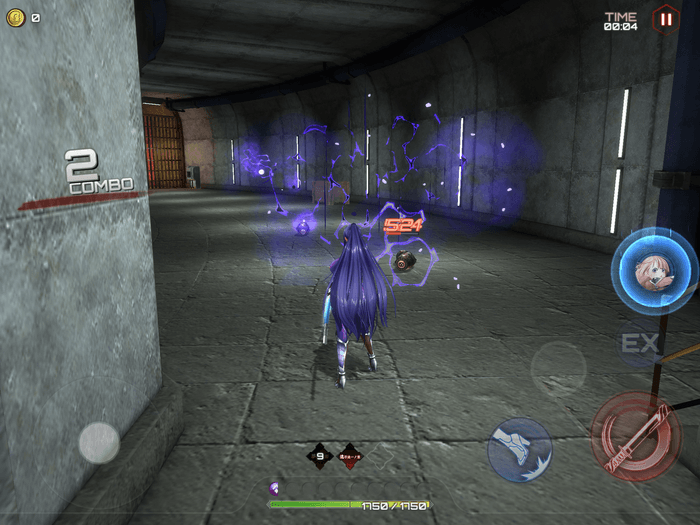Tap the empty translucent round skill button
This screenshot has height=525, width=700.
click(x=558, y=368)
